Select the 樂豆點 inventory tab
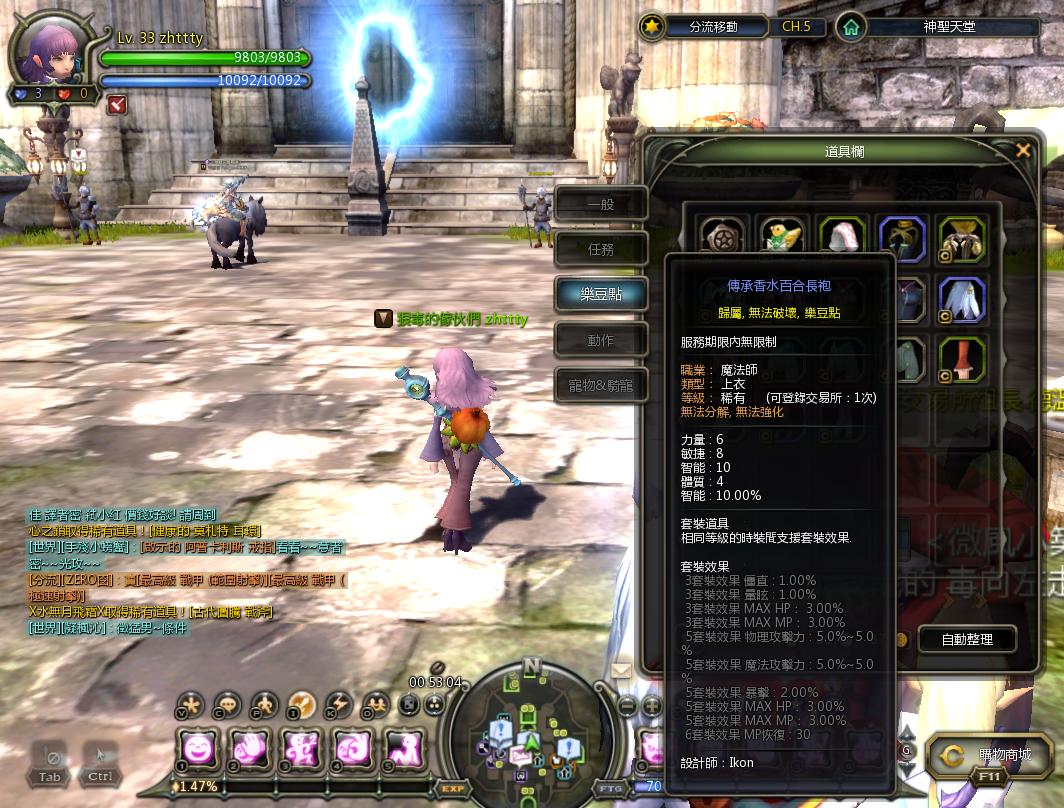 (x=601, y=295)
